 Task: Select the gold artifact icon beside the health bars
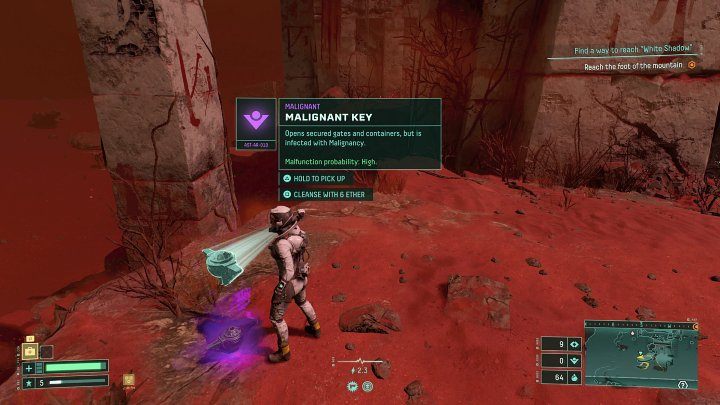pos(129,380)
